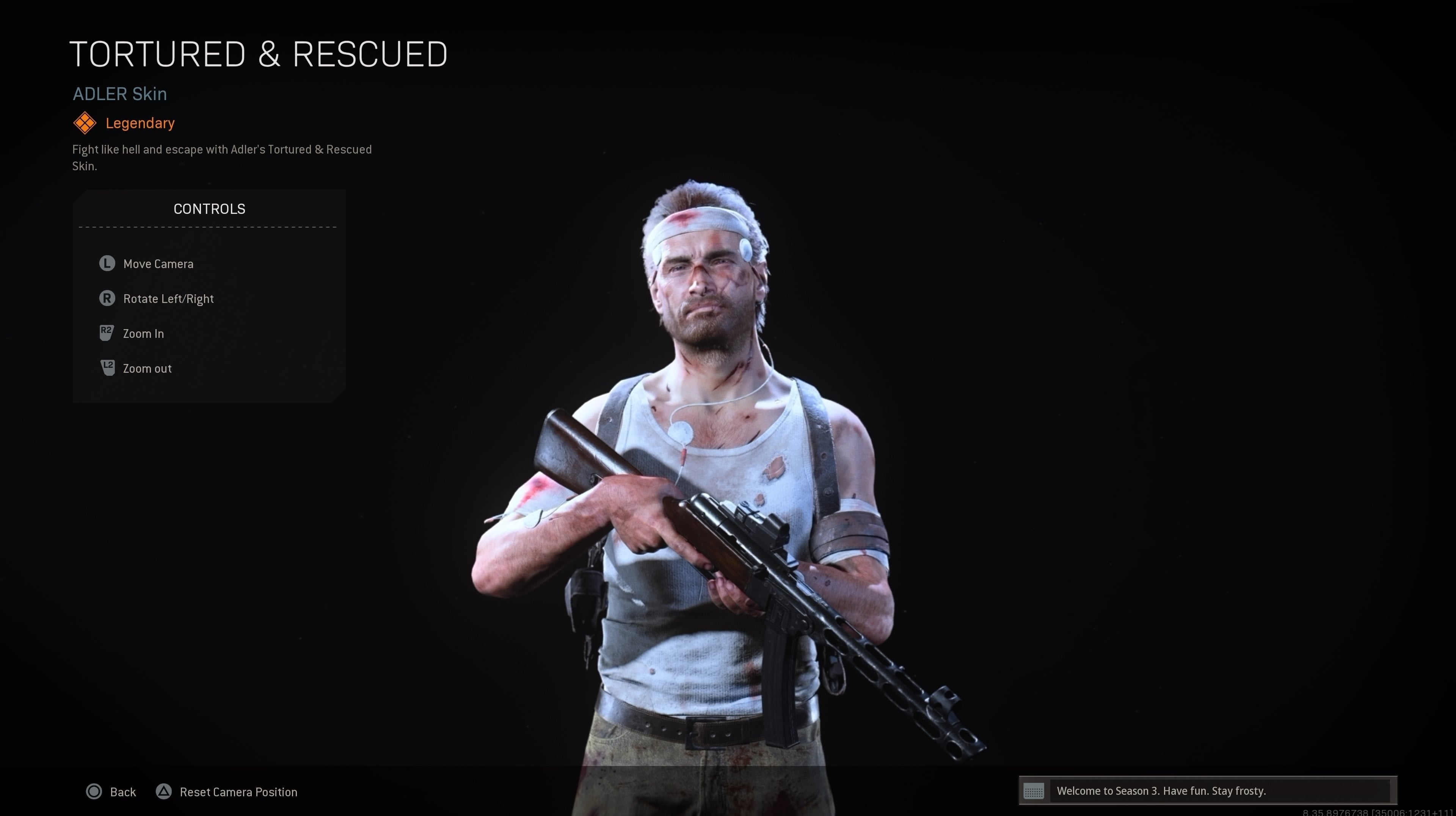
Task: Select the R stick Rotate Left/Right icon
Action: (x=107, y=298)
